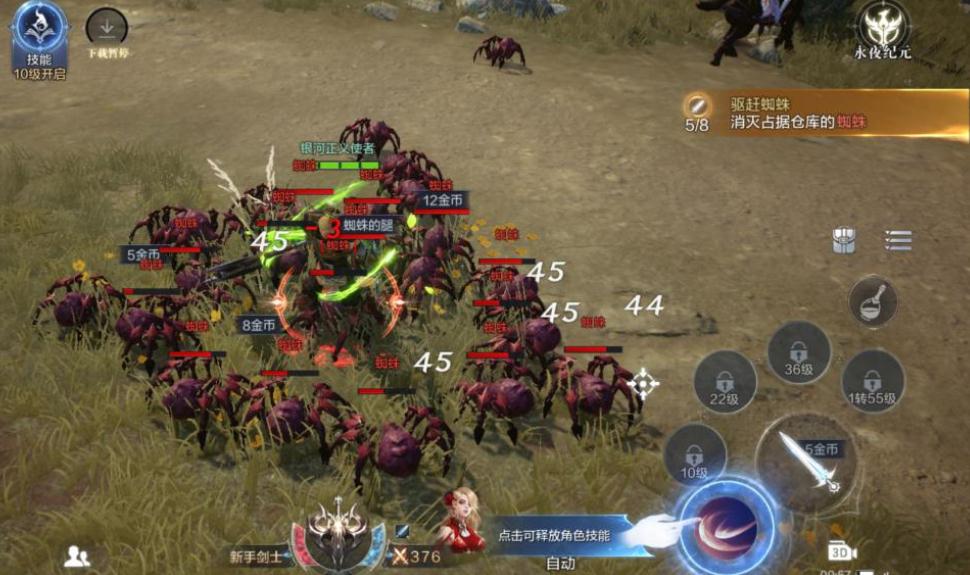This screenshot has width=970, height=575.
Task: Toggle the auto-battle button
Action: coord(560,563)
